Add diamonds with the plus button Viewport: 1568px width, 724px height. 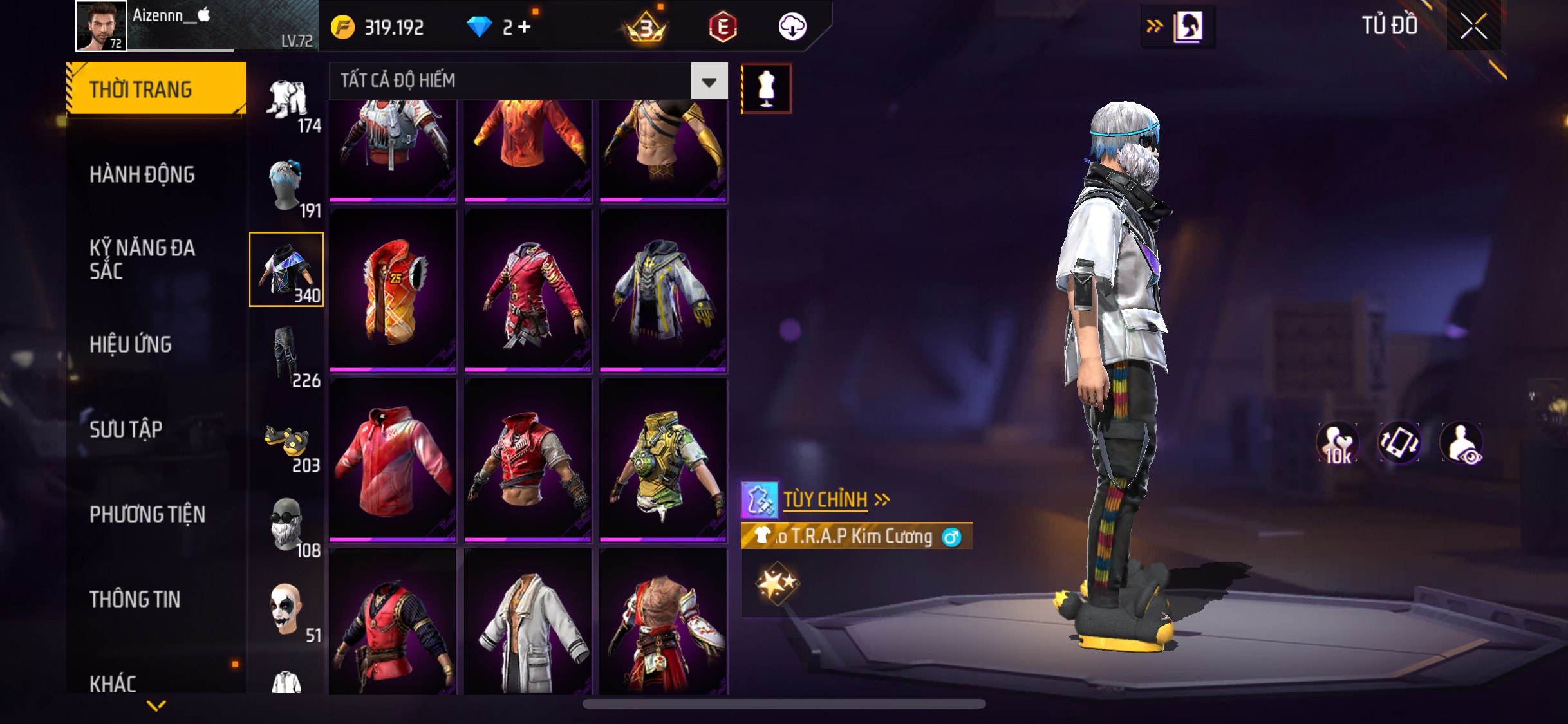point(525,27)
